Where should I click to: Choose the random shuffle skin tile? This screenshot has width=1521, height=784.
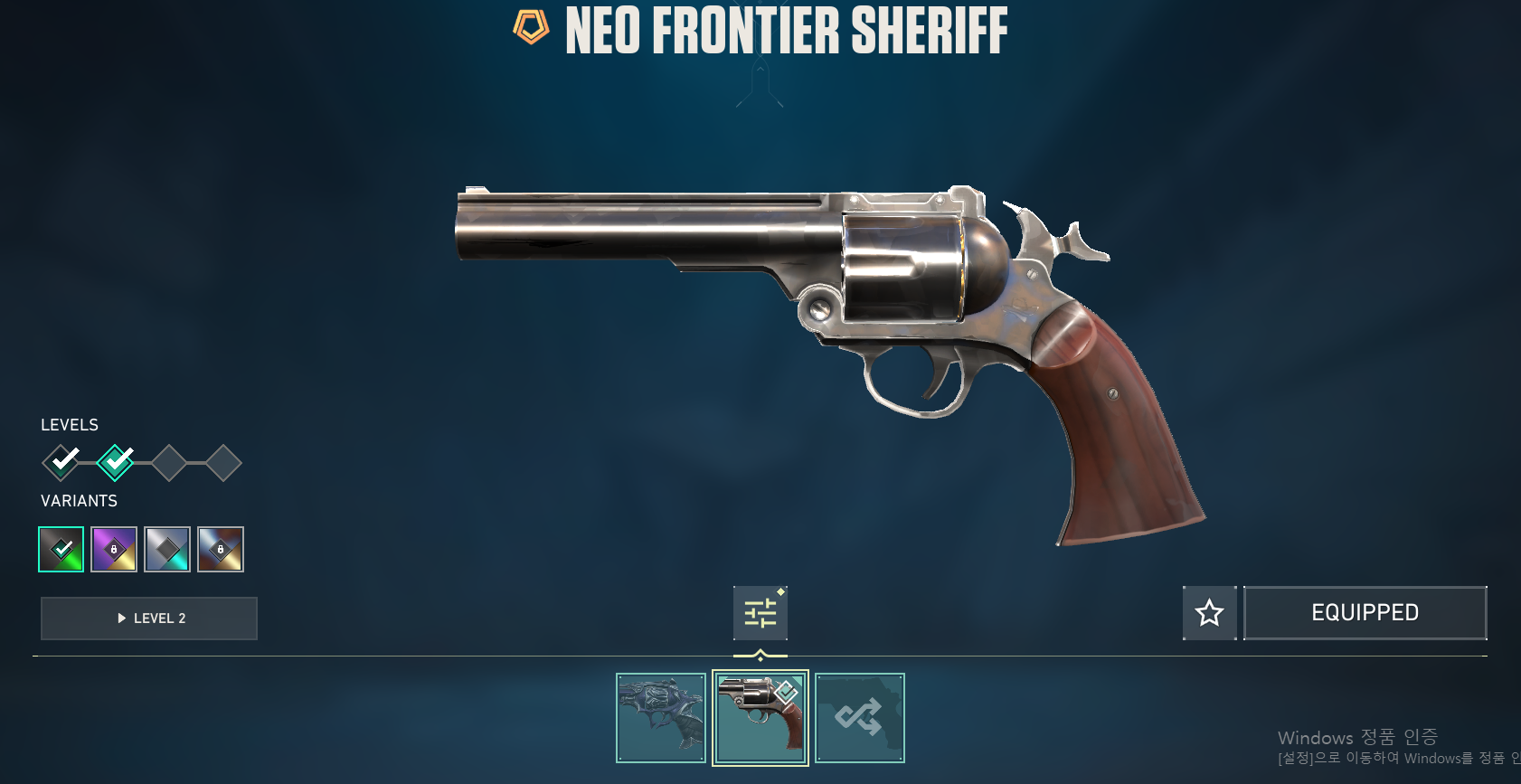(x=859, y=718)
